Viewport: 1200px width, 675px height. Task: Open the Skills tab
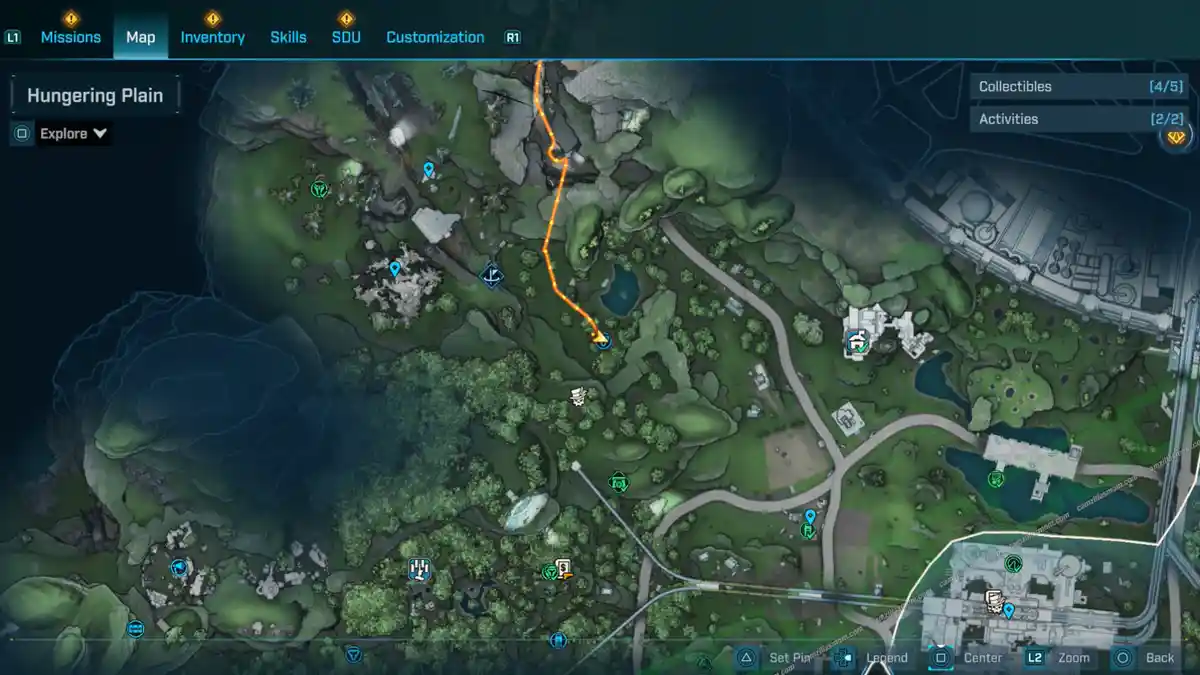point(288,37)
